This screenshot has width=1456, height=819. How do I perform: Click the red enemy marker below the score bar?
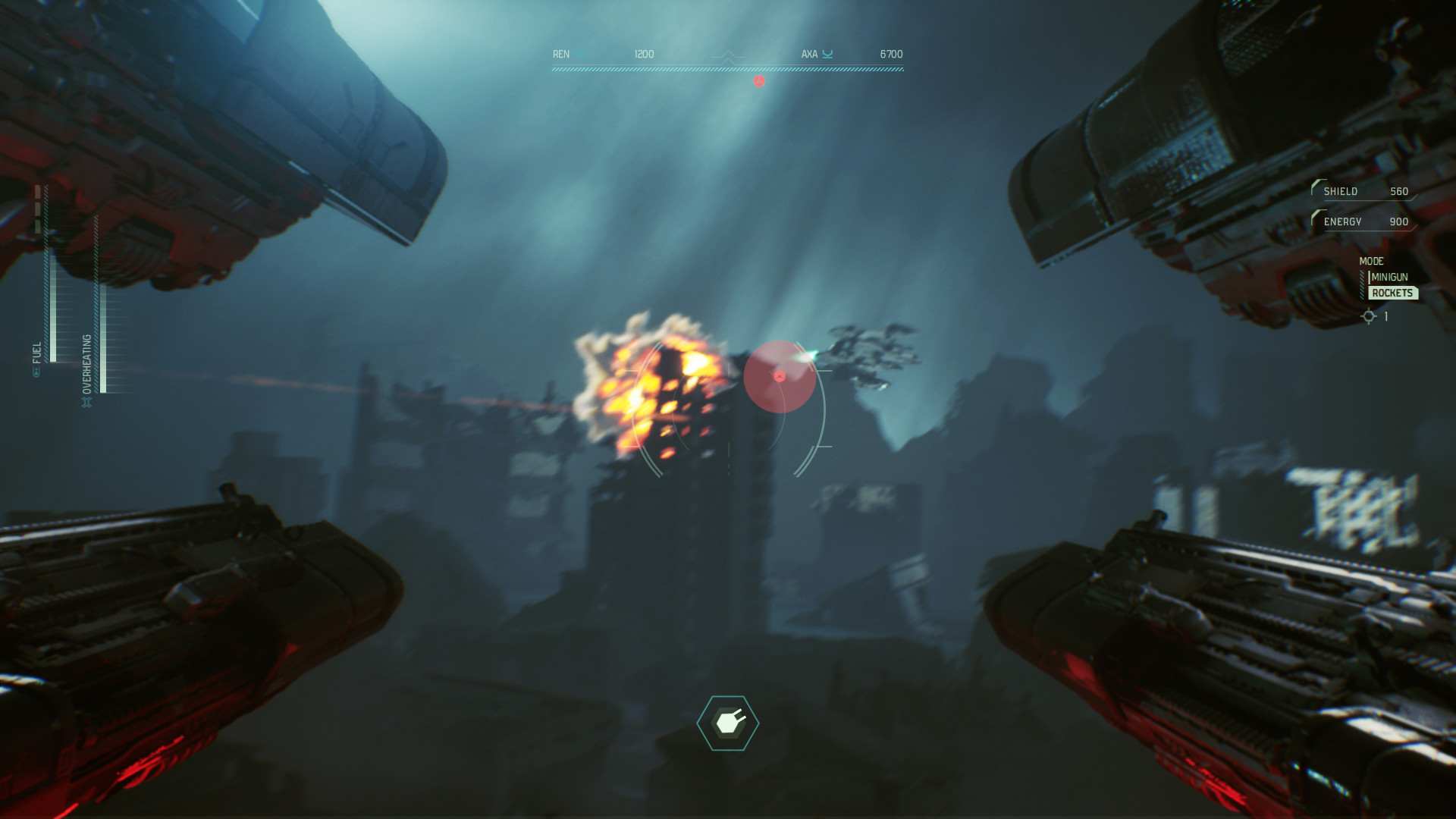coord(759,81)
